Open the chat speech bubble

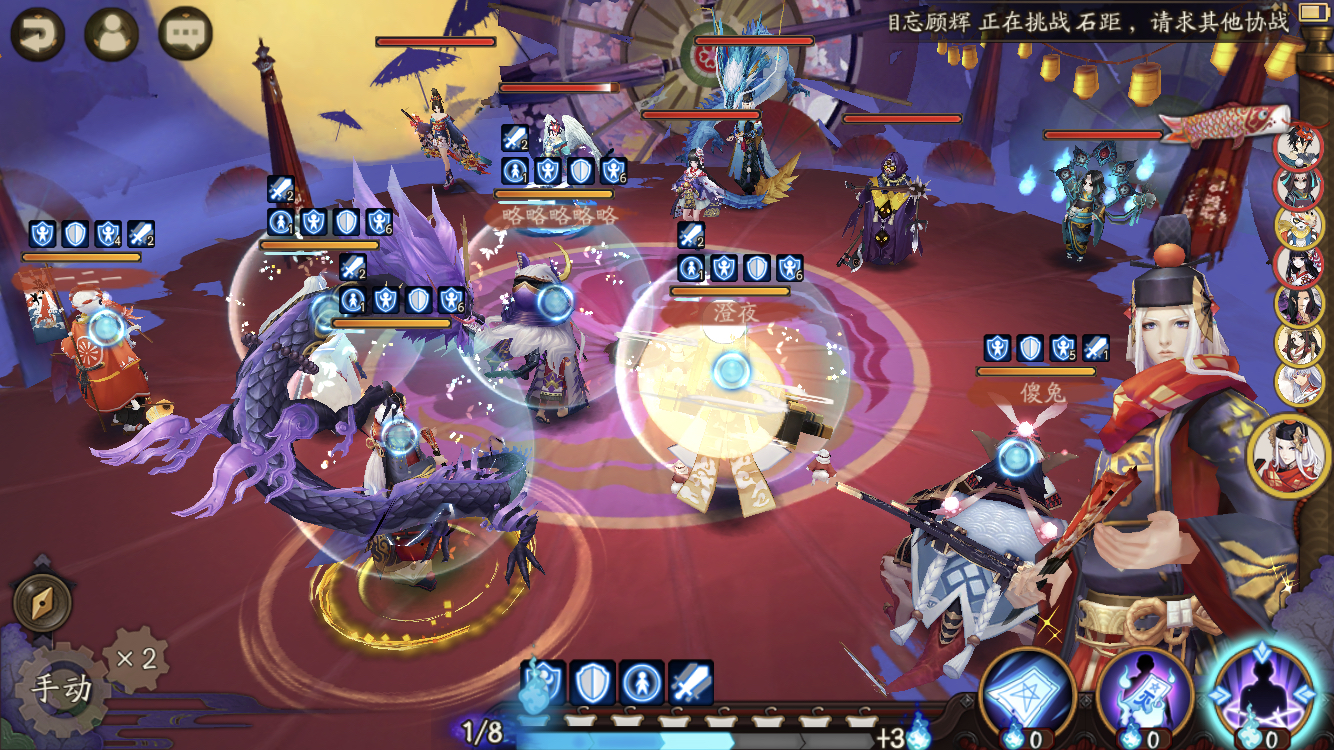[x=186, y=34]
